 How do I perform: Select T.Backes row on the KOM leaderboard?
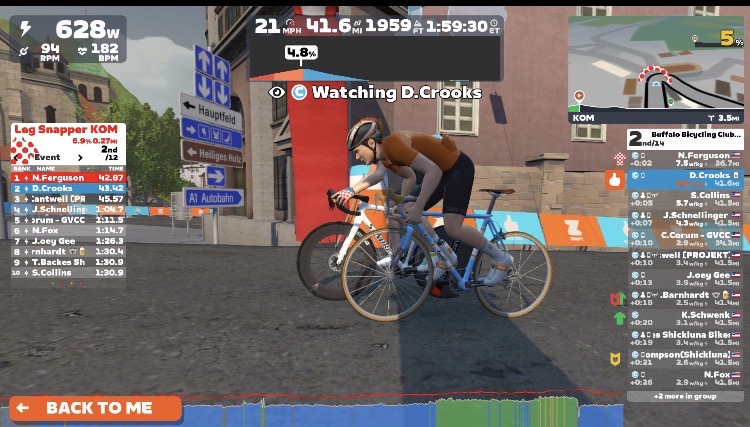click(68, 262)
